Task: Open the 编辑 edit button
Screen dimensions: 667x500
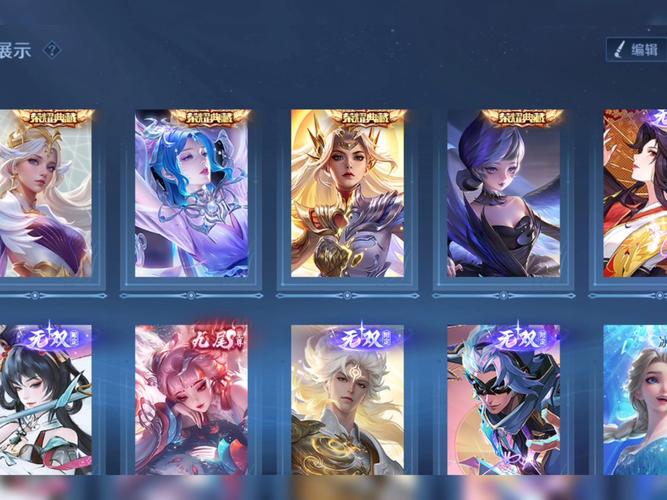Action: coord(636,50)
